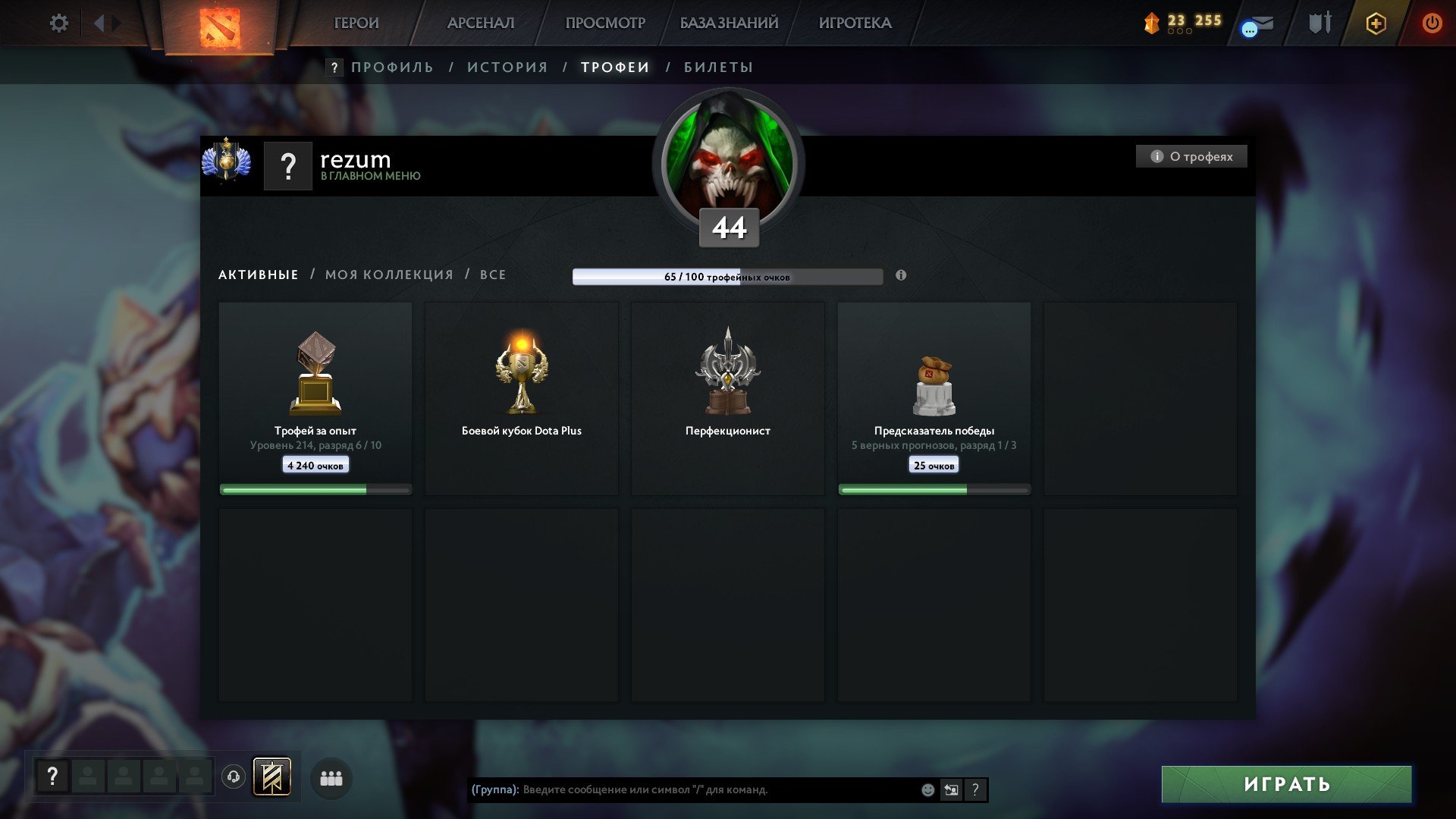The width and height of the screenshot is (1456, 819).
Task: Quit the game with the power icon
Action: click(x=1432, y=24)
